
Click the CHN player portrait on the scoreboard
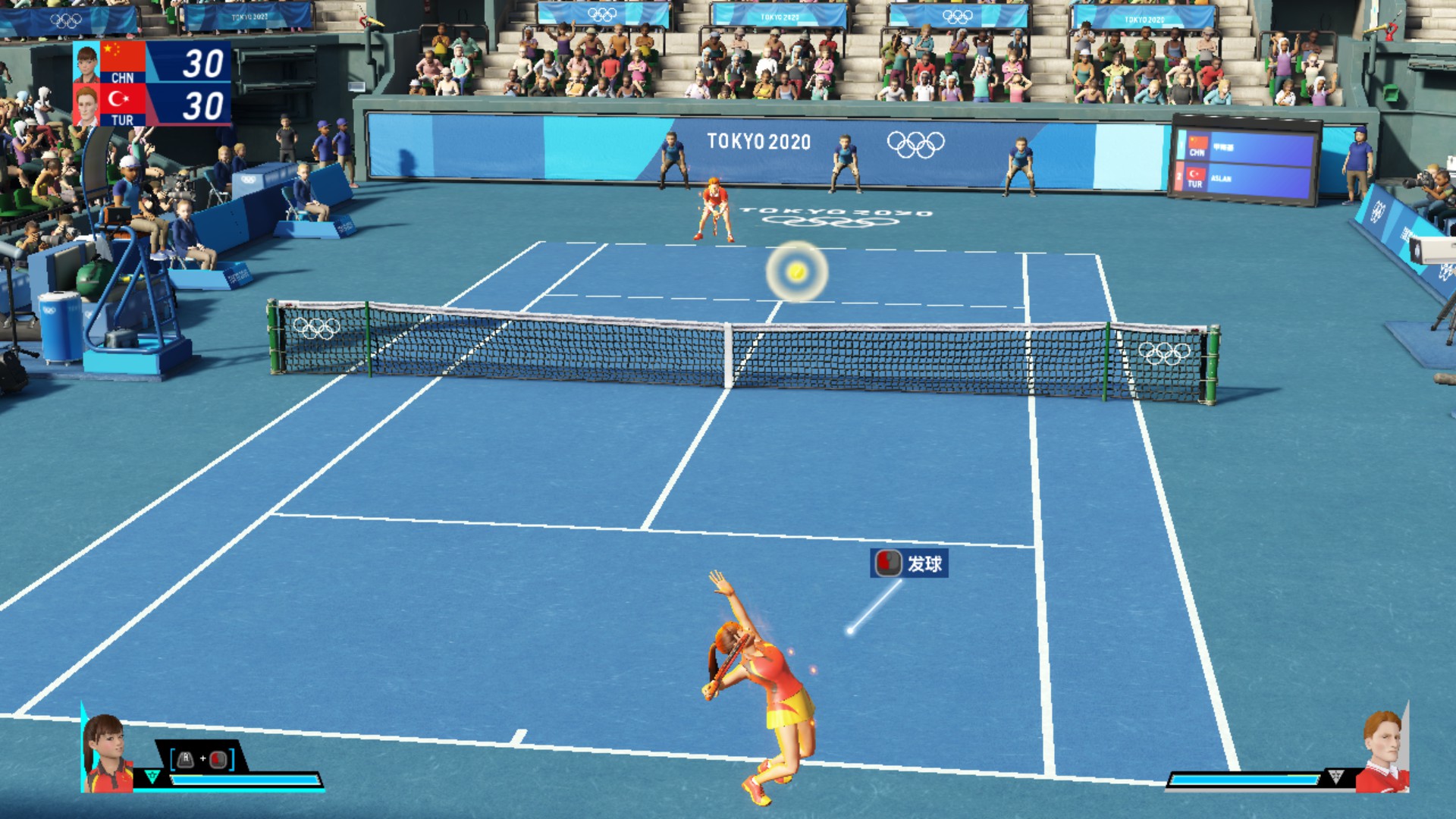pyautogui.click(x=86, y=63)
